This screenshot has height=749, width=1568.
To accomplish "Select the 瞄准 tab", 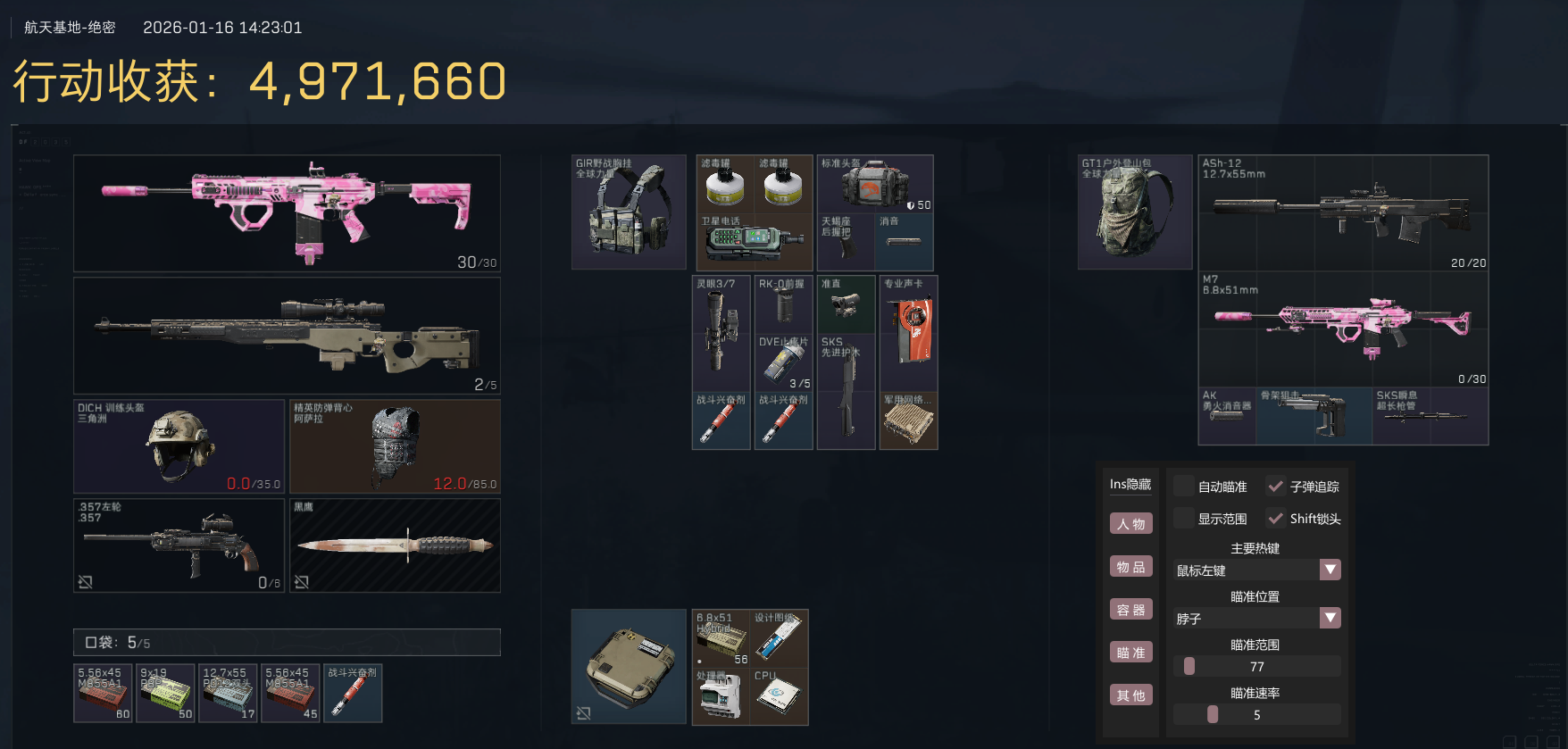I will point(1130,653).
